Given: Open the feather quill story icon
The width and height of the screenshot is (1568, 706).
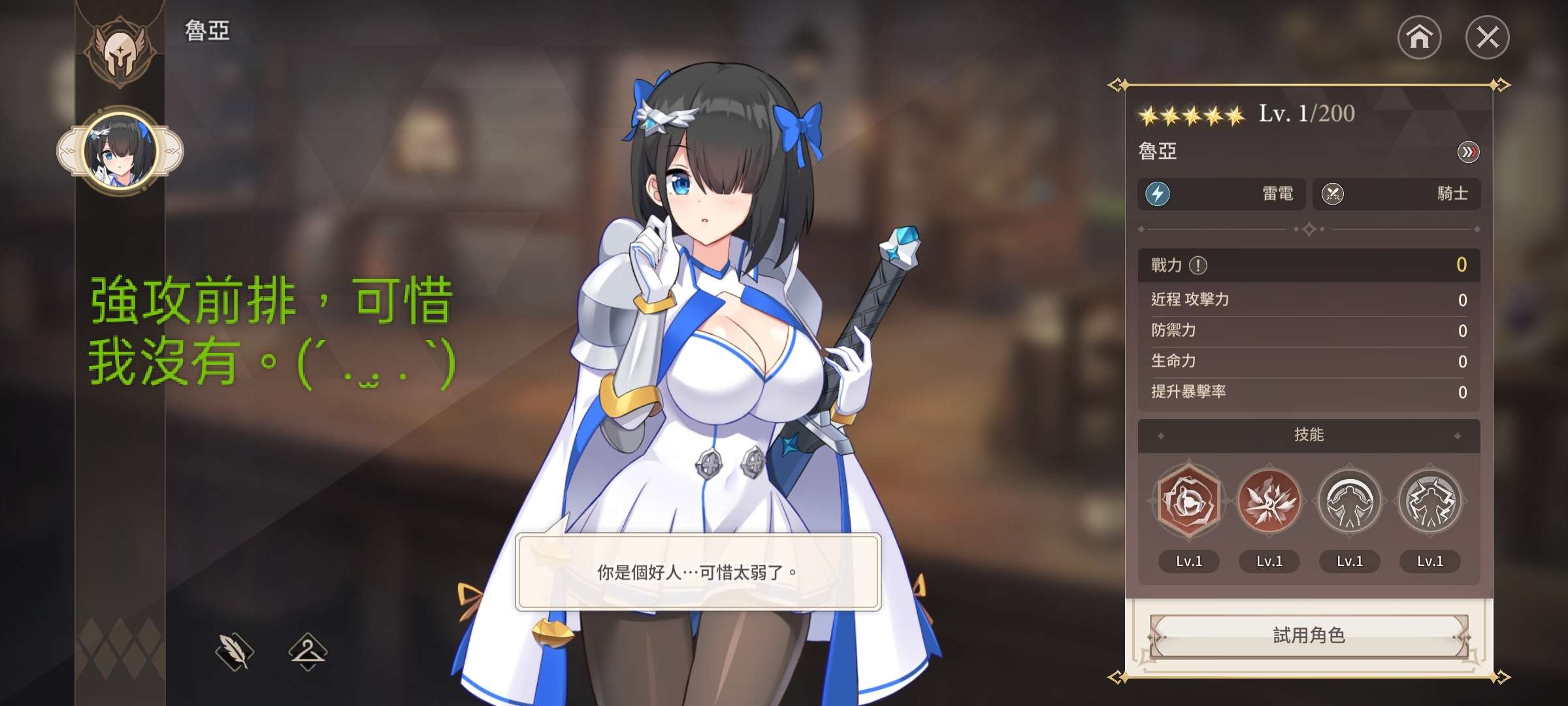Looking at the screenshot, I should (x=235, y=651).
